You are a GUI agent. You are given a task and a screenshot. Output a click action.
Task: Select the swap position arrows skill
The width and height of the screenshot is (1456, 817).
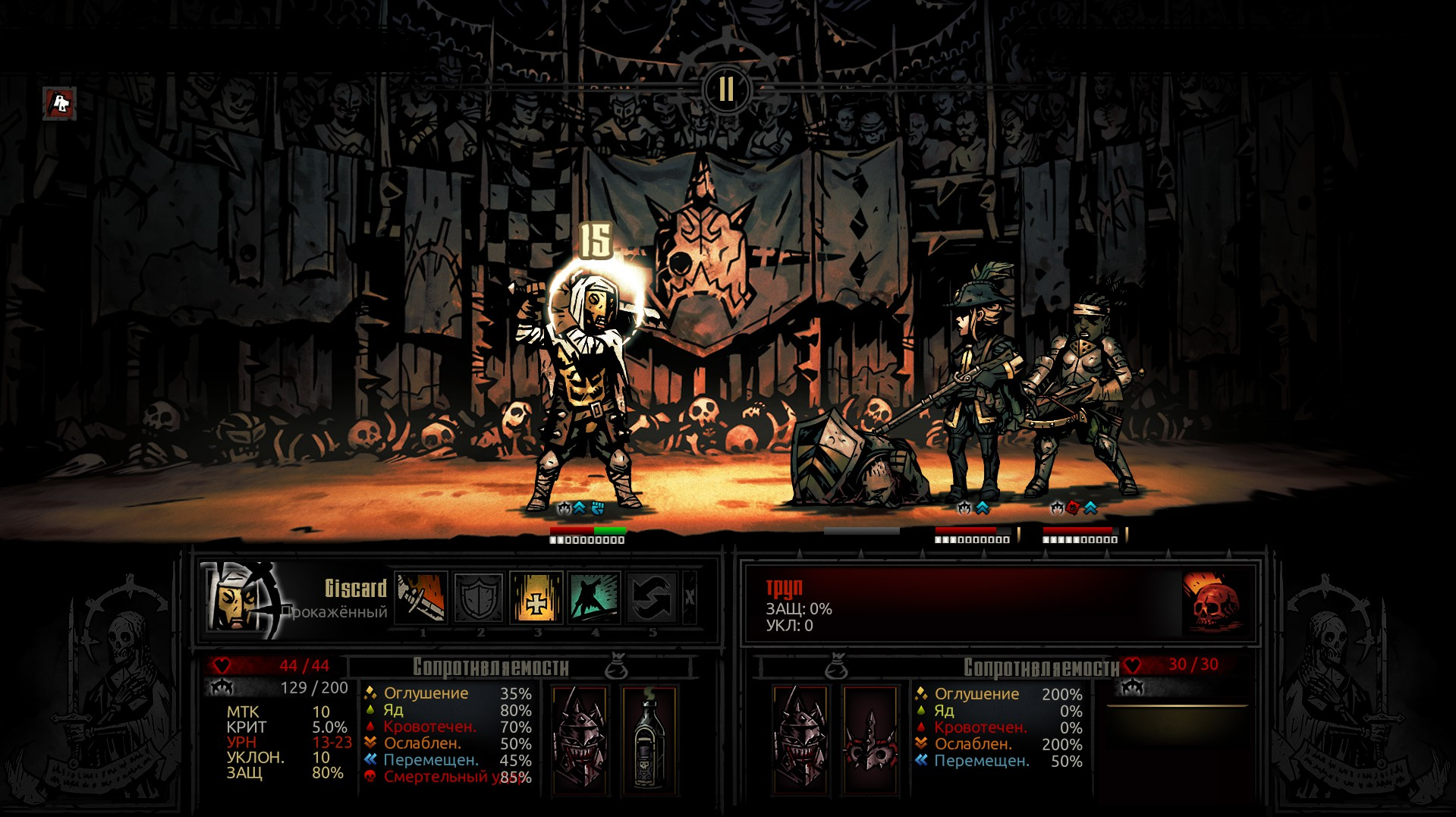point(651,597)
